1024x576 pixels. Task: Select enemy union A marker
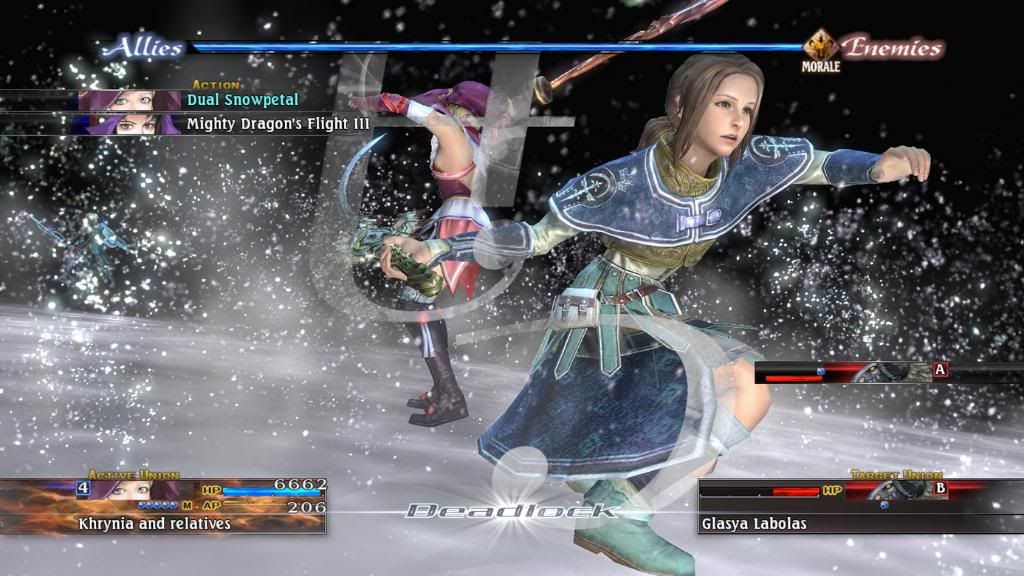(x=939, y=370)
